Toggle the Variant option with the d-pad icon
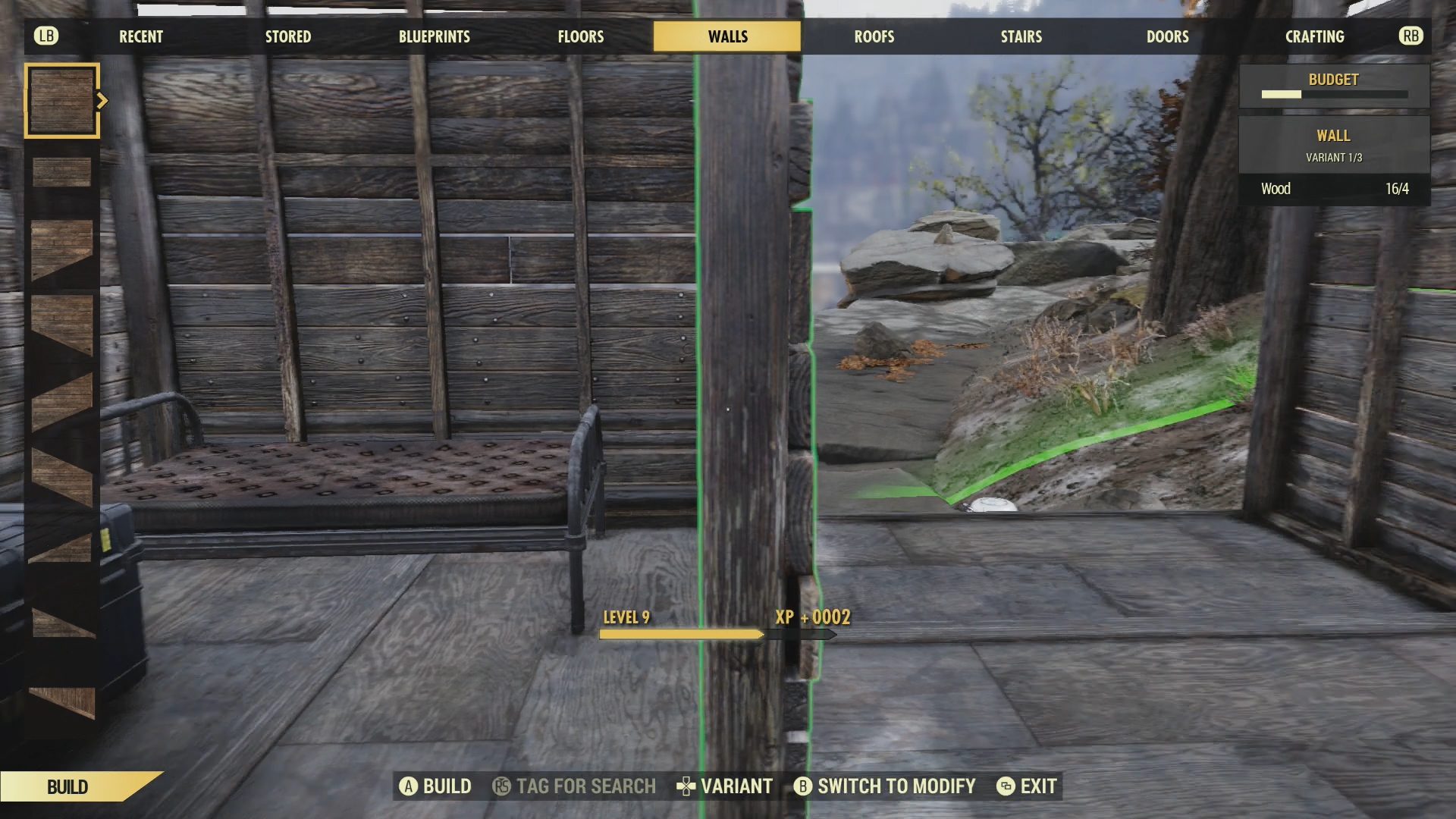The image size is (1456, 819). (686, 786)
